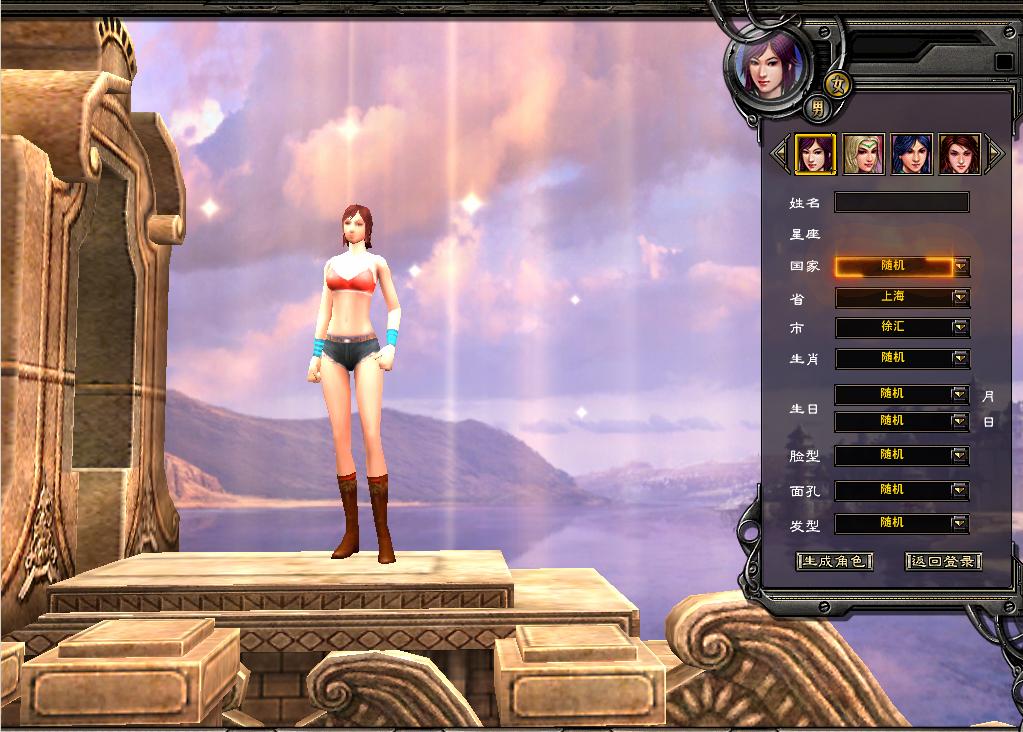Viewport: 1023px width, 732px height.
Task: Return to login with 返回登录
Action: point(943,561)
